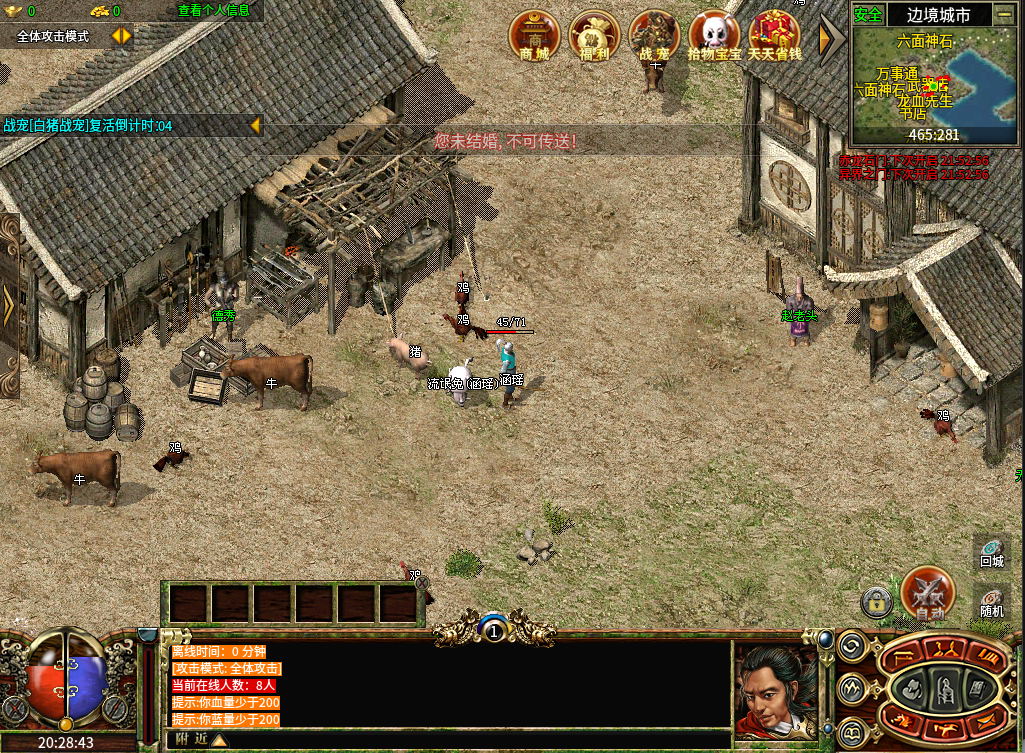Toggle 自动 auto-combat crossed swords button
The height and width of the screenshot is (753, 1025).
[927, 592]
